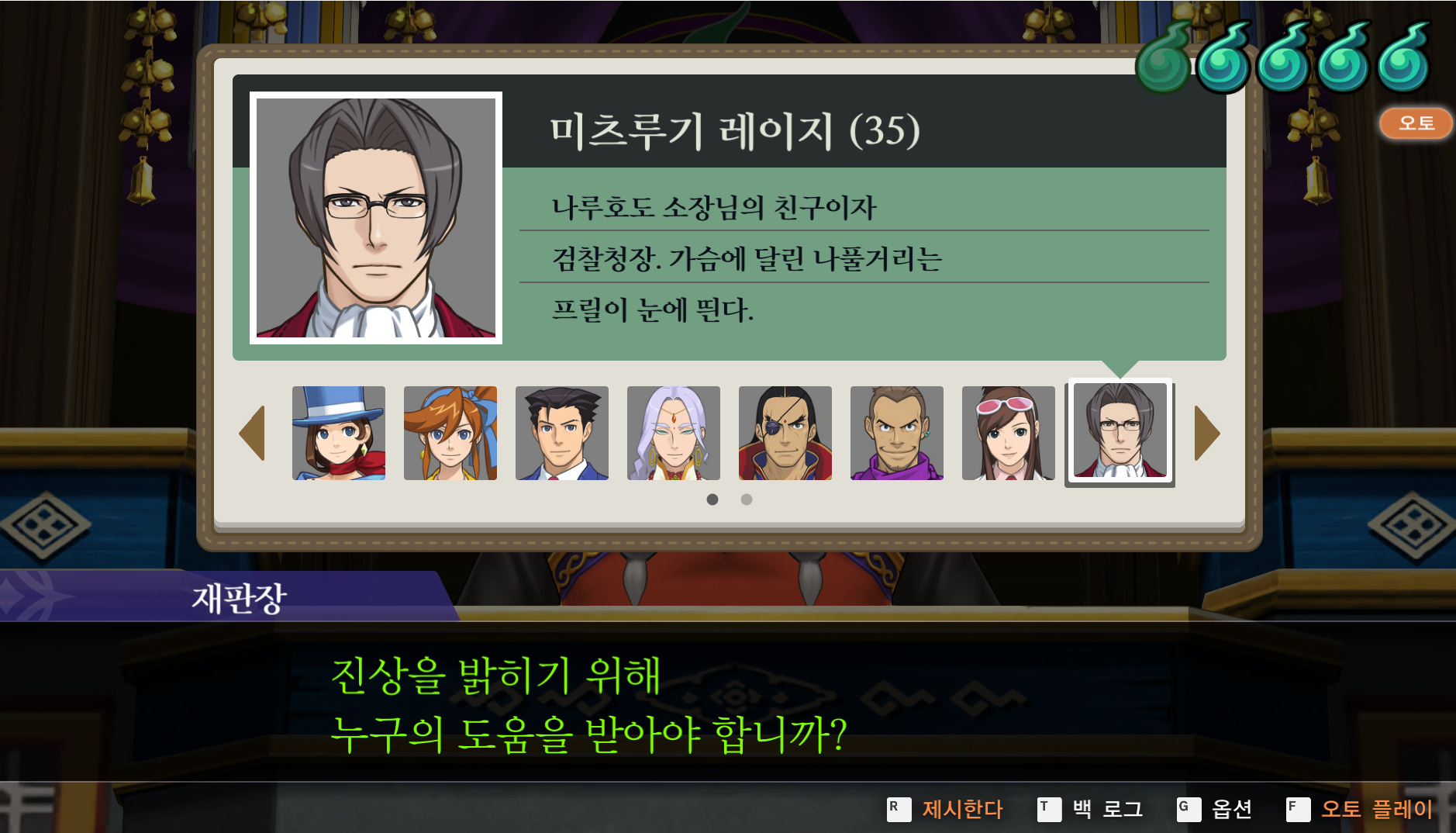Viewport: 1456px width, 833px height.
Task: Expand the next character page with right arrow
Action: pos(1206,433)
